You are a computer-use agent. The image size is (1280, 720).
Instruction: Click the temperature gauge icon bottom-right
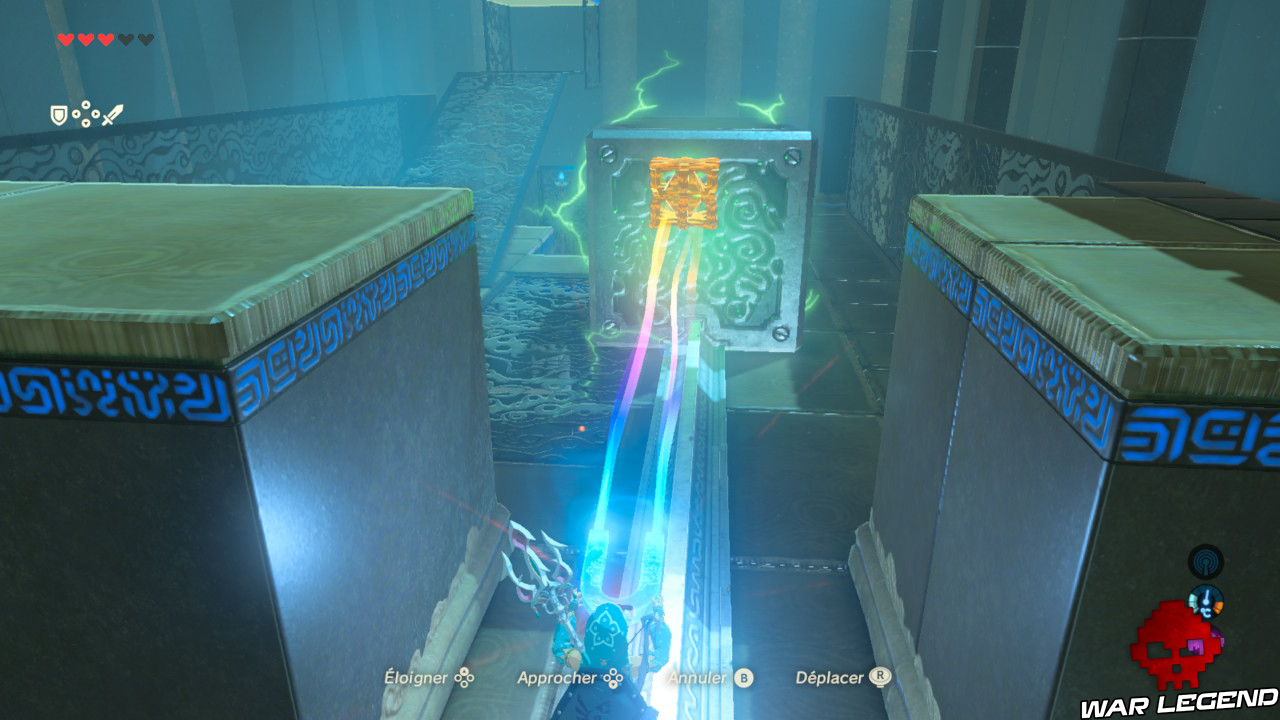[x=1206, y=602]
